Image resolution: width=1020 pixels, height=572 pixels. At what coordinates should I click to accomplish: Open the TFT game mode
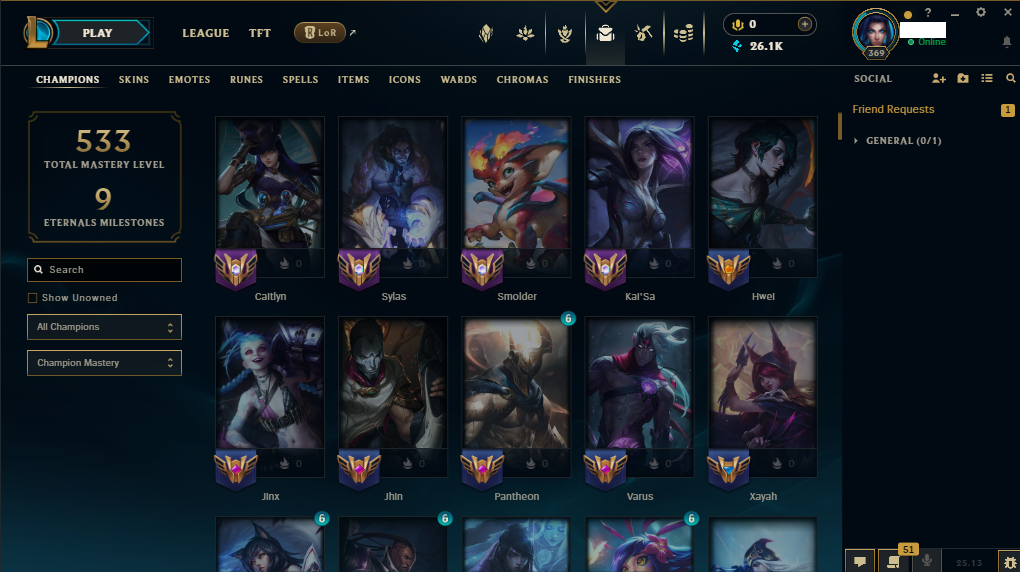(260, 33)
